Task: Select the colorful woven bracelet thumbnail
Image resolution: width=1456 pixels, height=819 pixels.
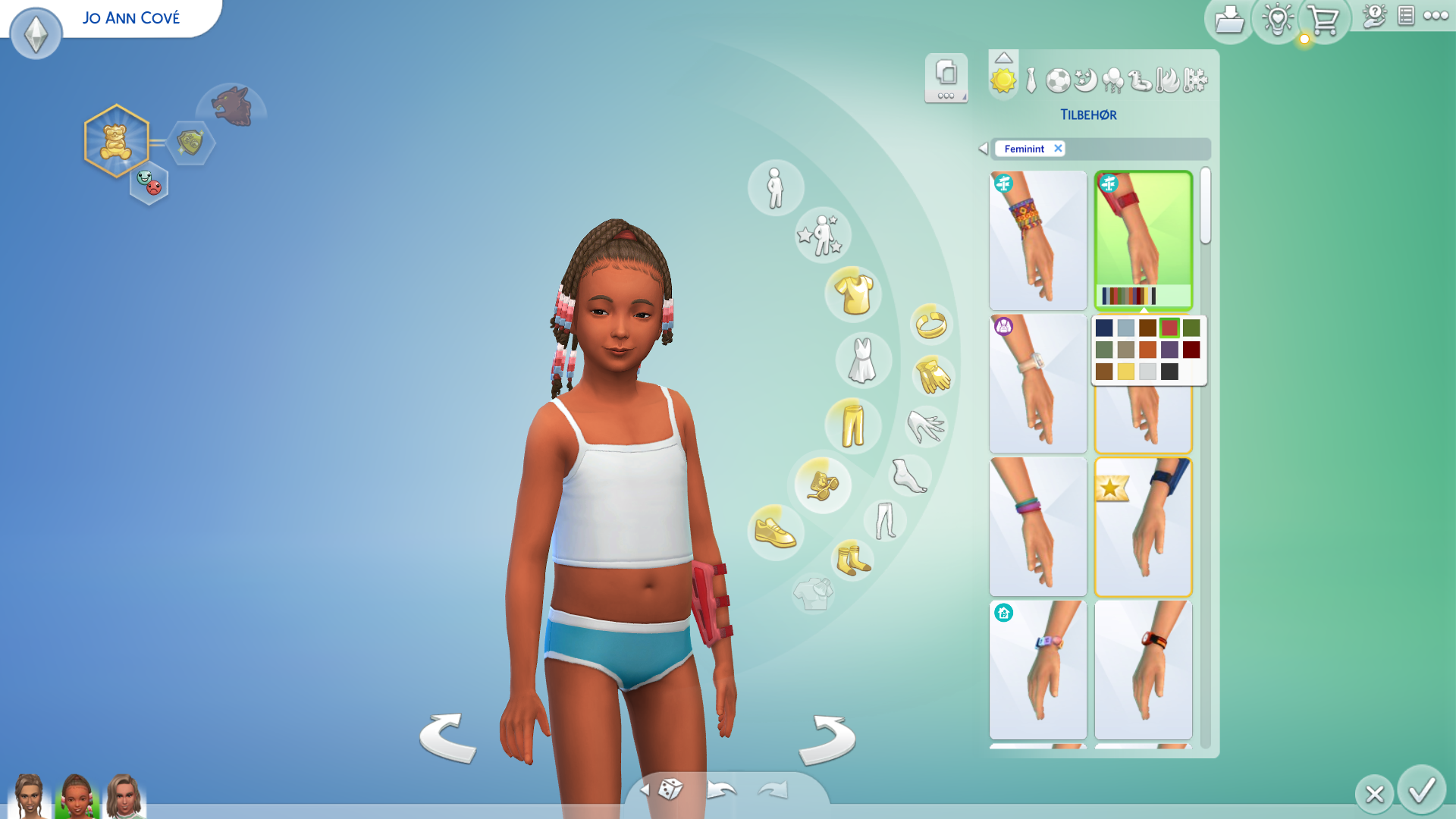Action: (1037, 240)
